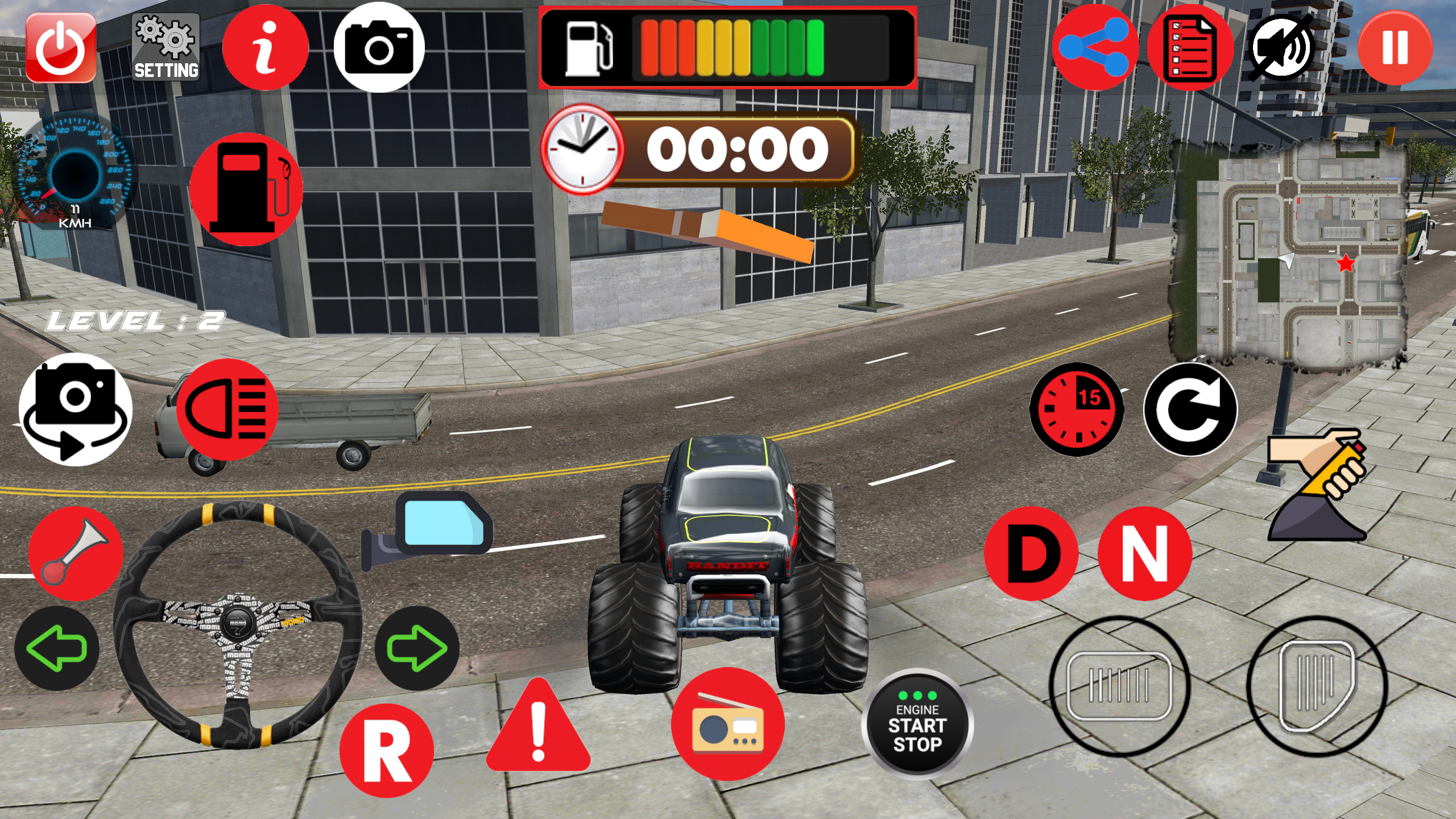Image resolution: width=1456 pixels, height=819 pixels.
Task: Check the fuel level gauge bar
Action: [728, 47]
